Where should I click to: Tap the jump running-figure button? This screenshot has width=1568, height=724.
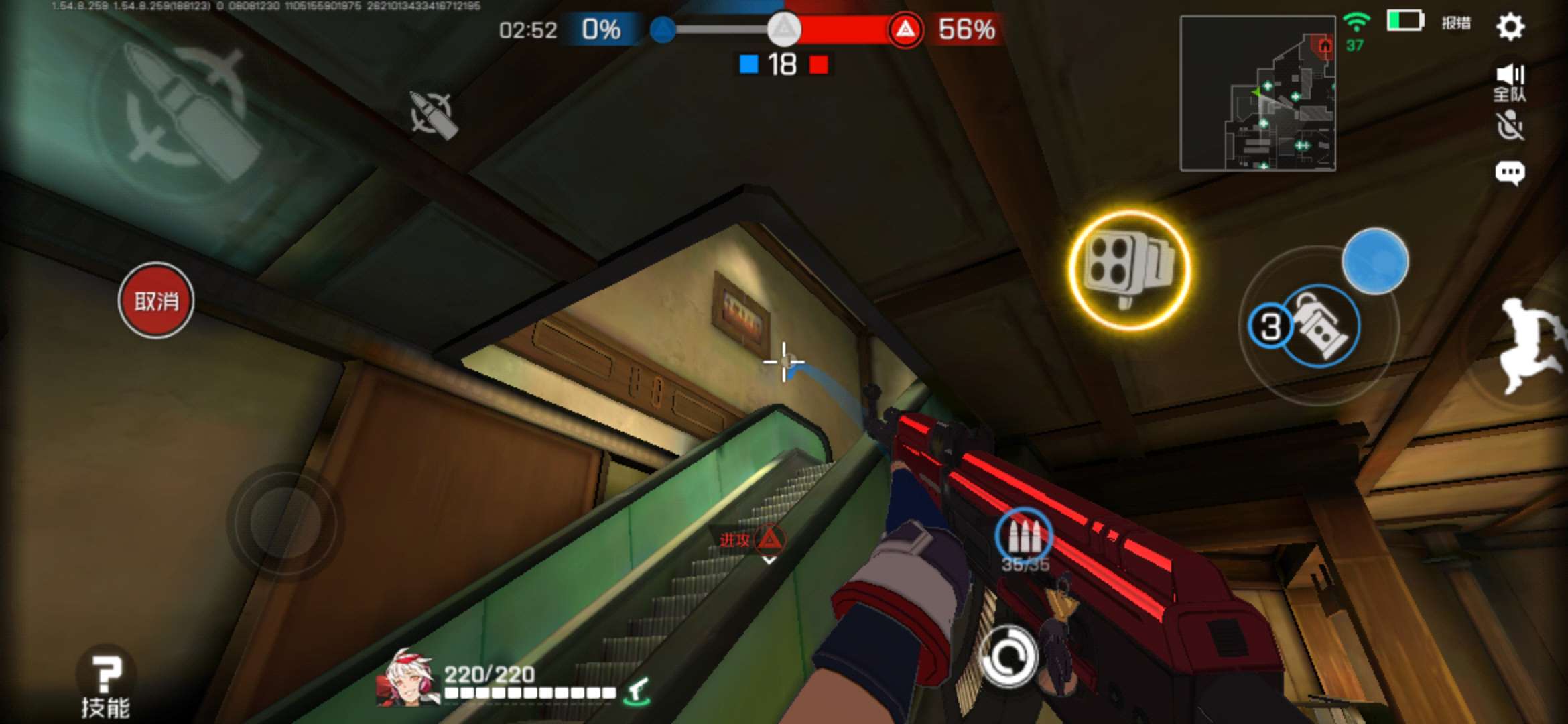point(1530,345)
